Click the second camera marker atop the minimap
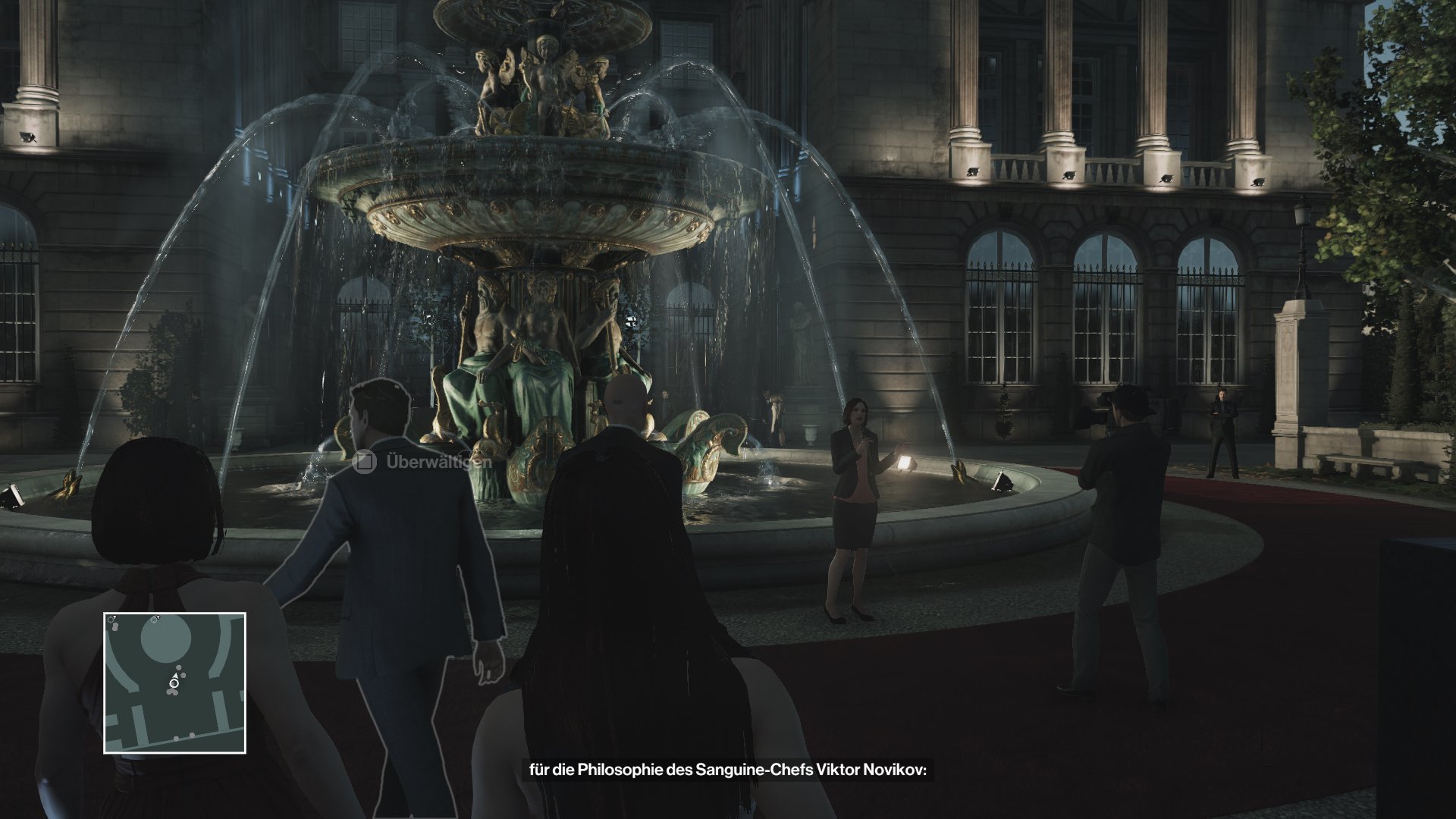 (154, 617)
